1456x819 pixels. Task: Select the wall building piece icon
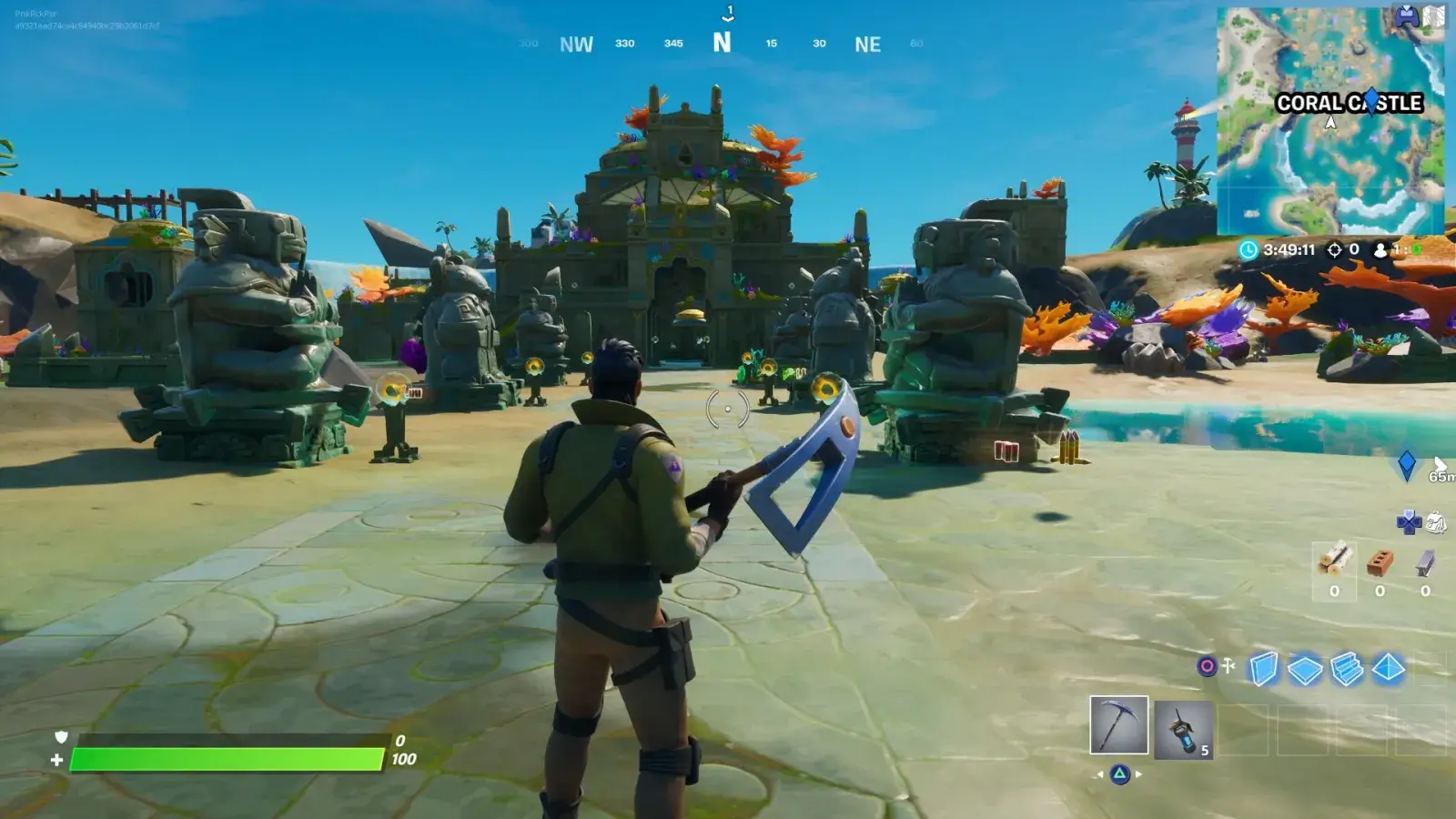[x=1263, y=668]
